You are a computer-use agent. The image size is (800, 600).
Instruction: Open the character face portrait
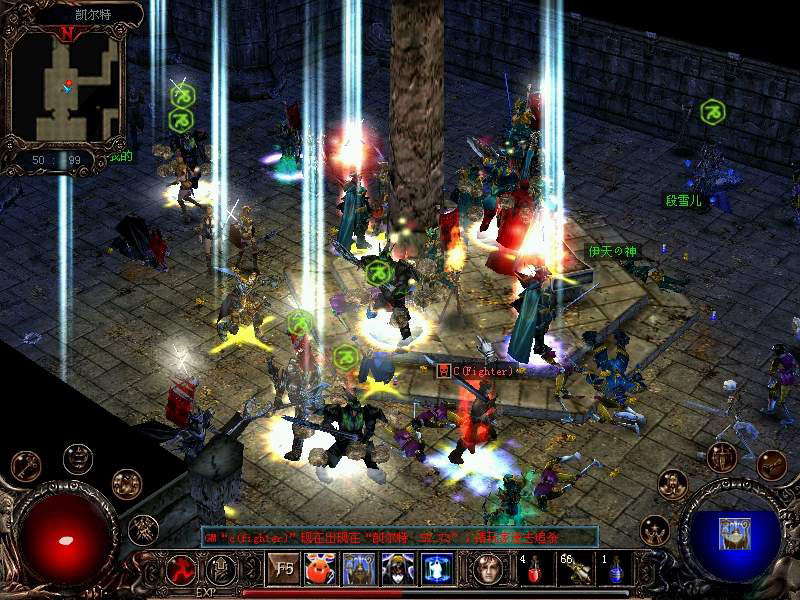tap(489, 569)
